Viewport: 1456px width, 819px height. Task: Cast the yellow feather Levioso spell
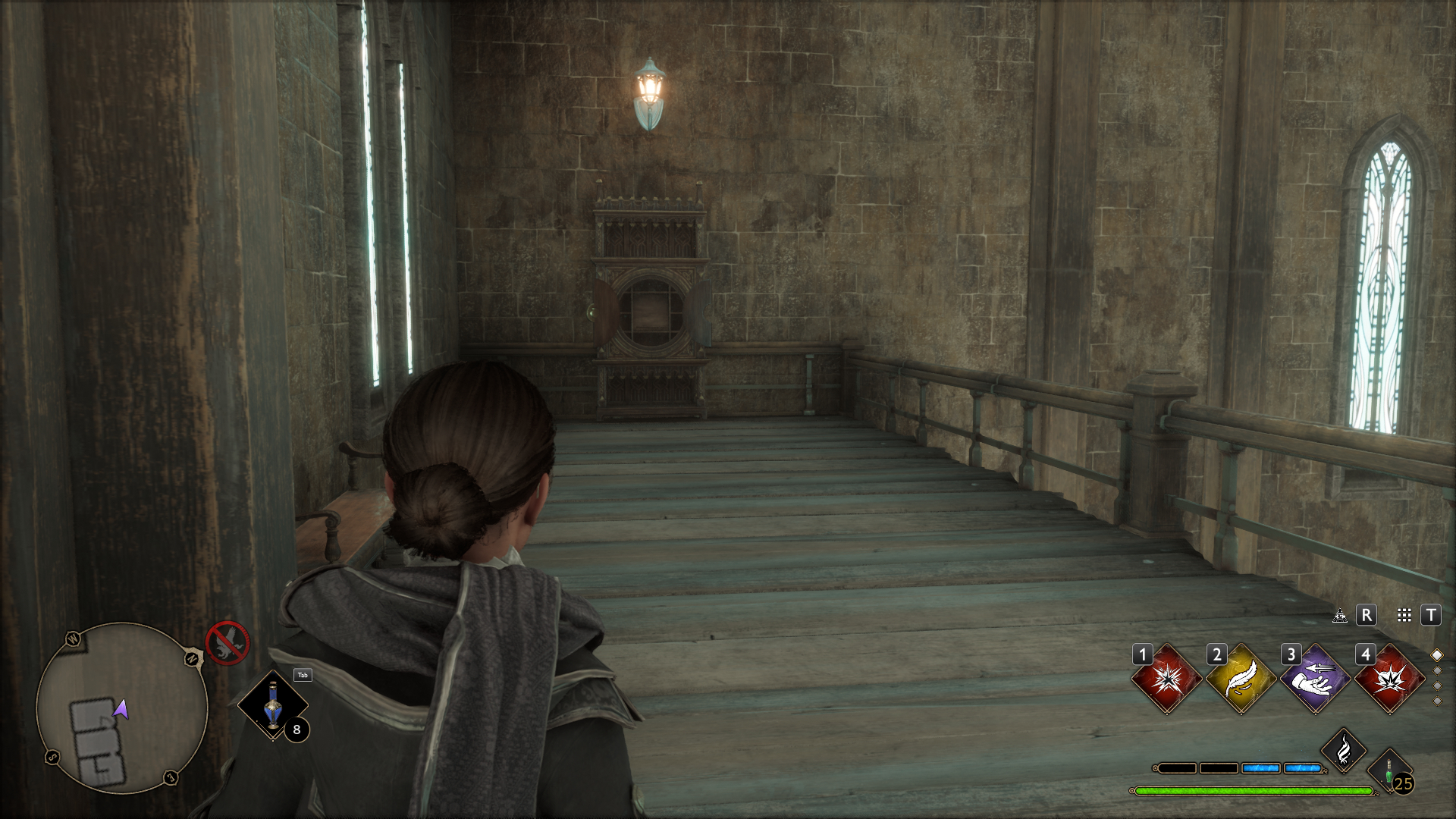pos(1241,679)
